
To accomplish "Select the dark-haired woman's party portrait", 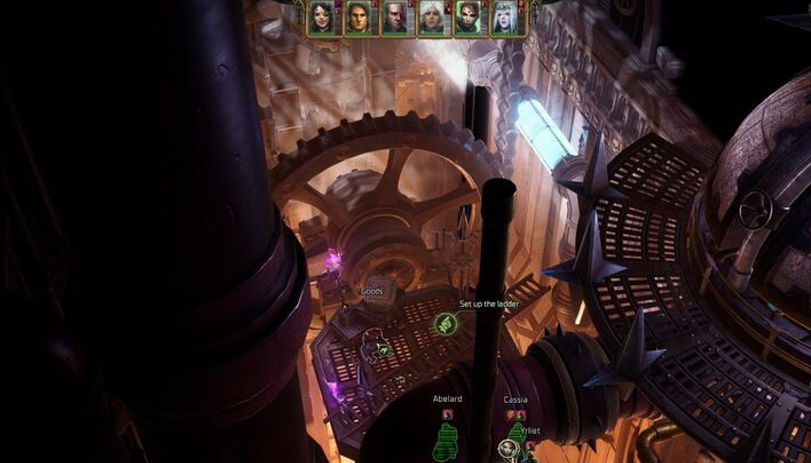I will pyautogui.click(x=321, y=19).
